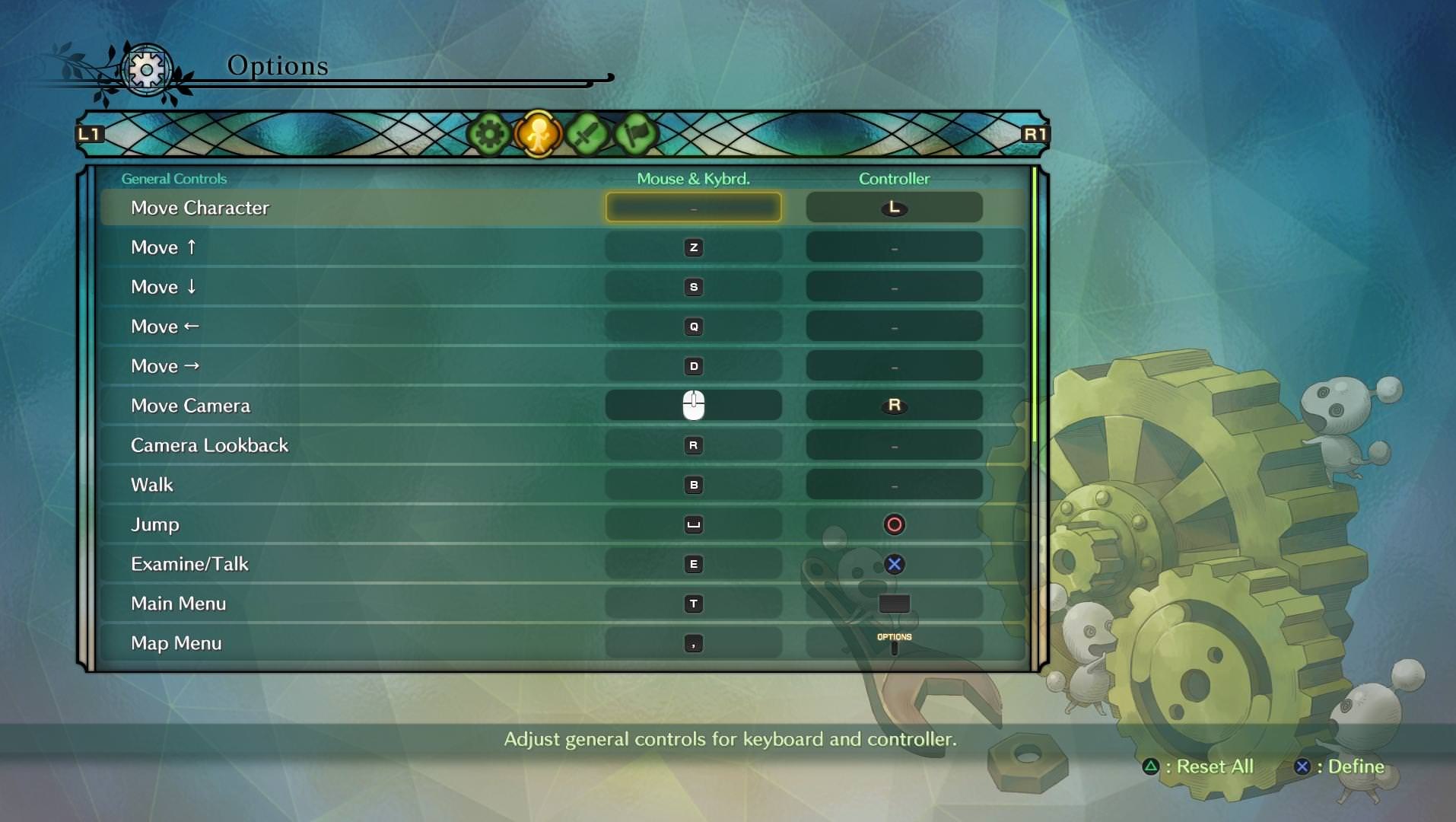Rebind Examine/Talk key E

(693, 564)
